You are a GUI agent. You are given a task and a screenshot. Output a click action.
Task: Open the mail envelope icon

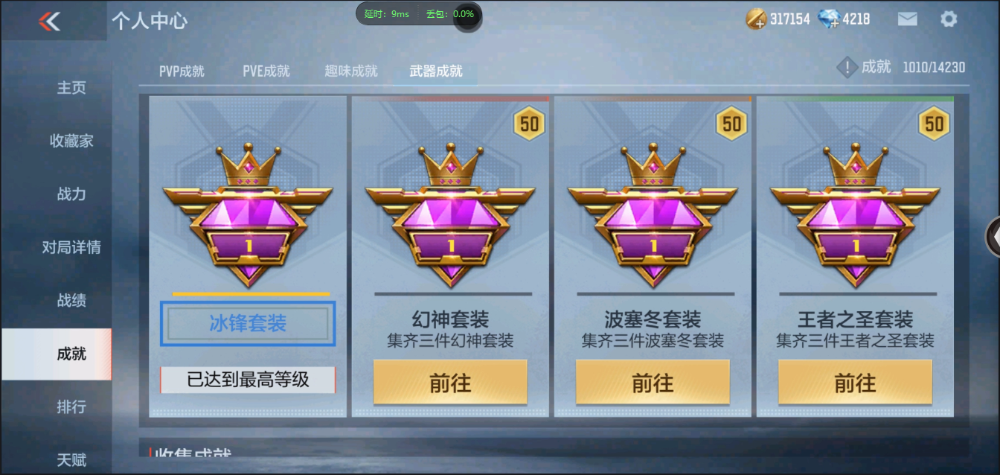pyautogui.click(x=907, y=19)
